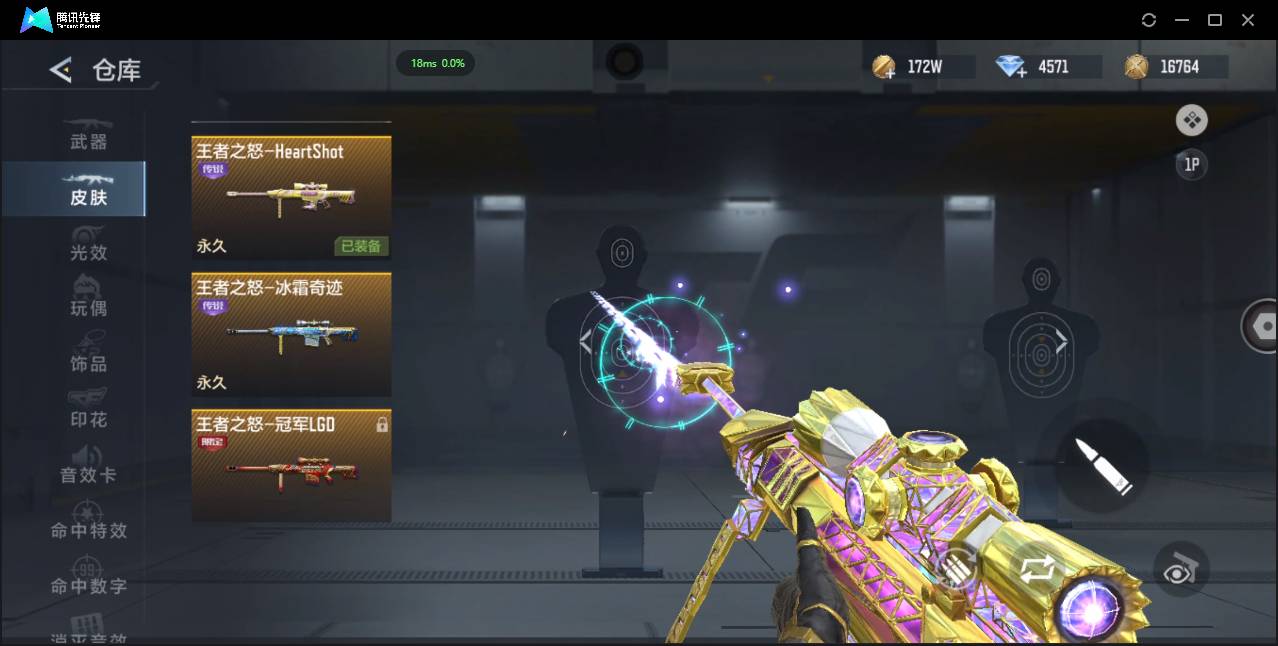Buy more diamonds via the 4571 counter
The height and width of the screenshot is (646, 1278).
[1012, 67]
